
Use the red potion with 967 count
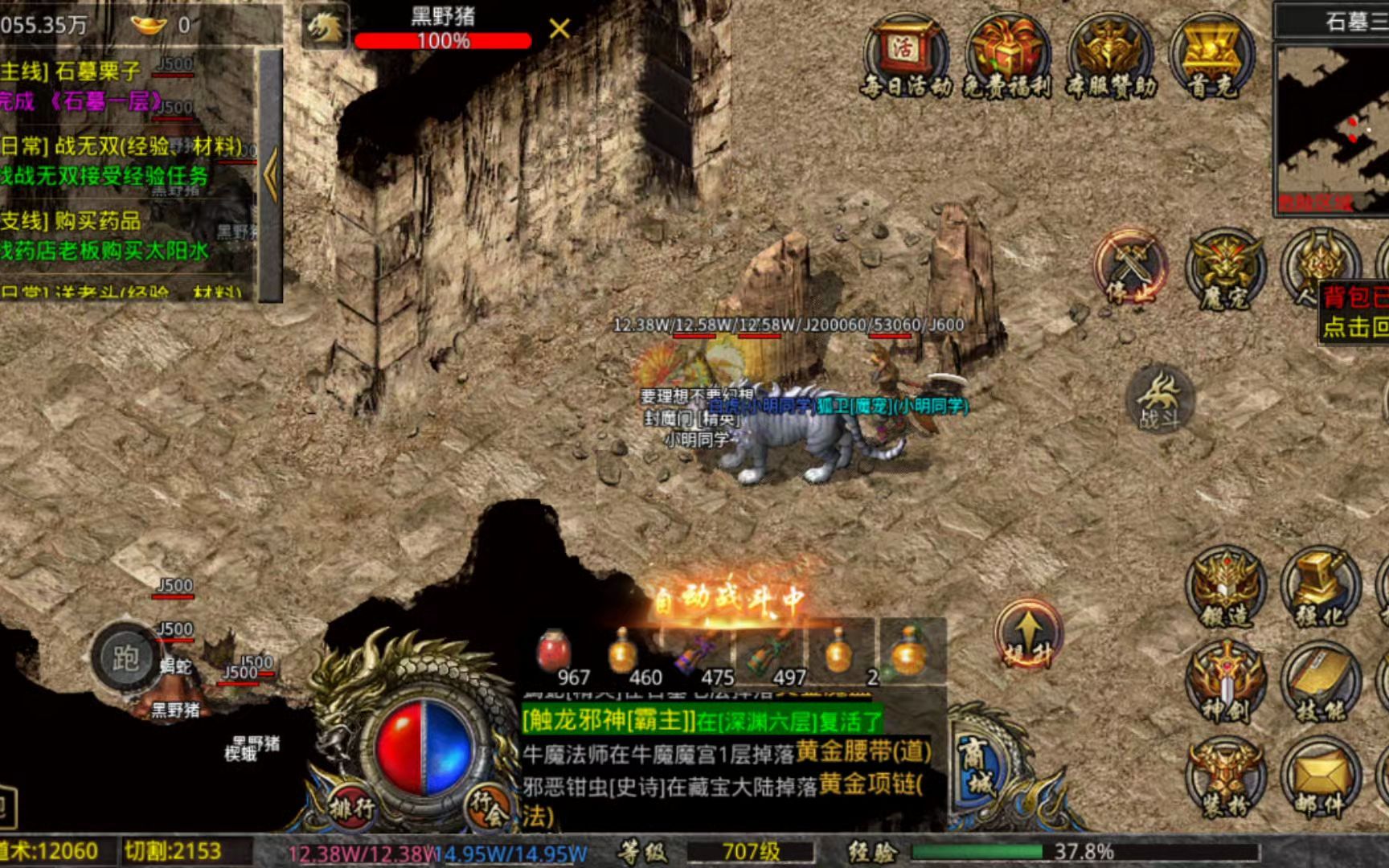pyautogui.click(x=555, y=653)
